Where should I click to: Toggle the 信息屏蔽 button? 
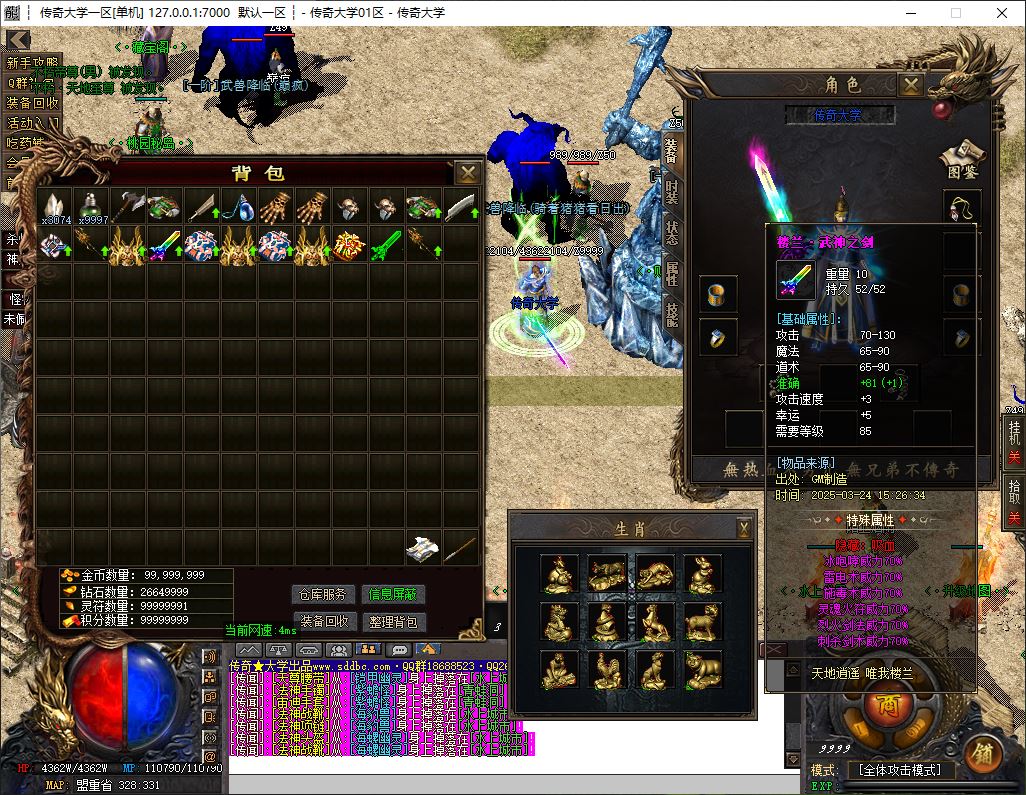tap(391, 595)
